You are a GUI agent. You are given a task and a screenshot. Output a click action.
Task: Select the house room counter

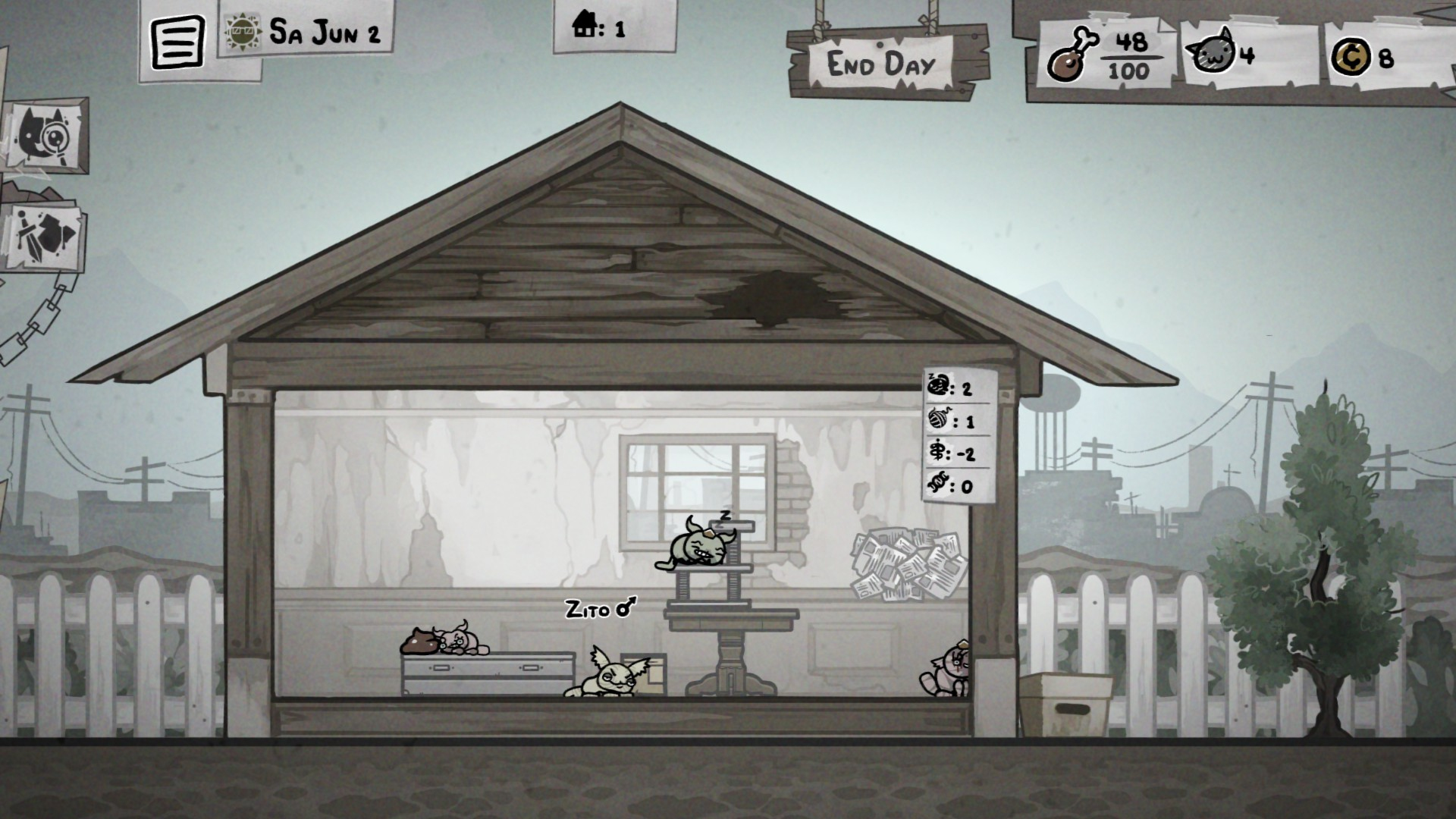click(599, 27)
